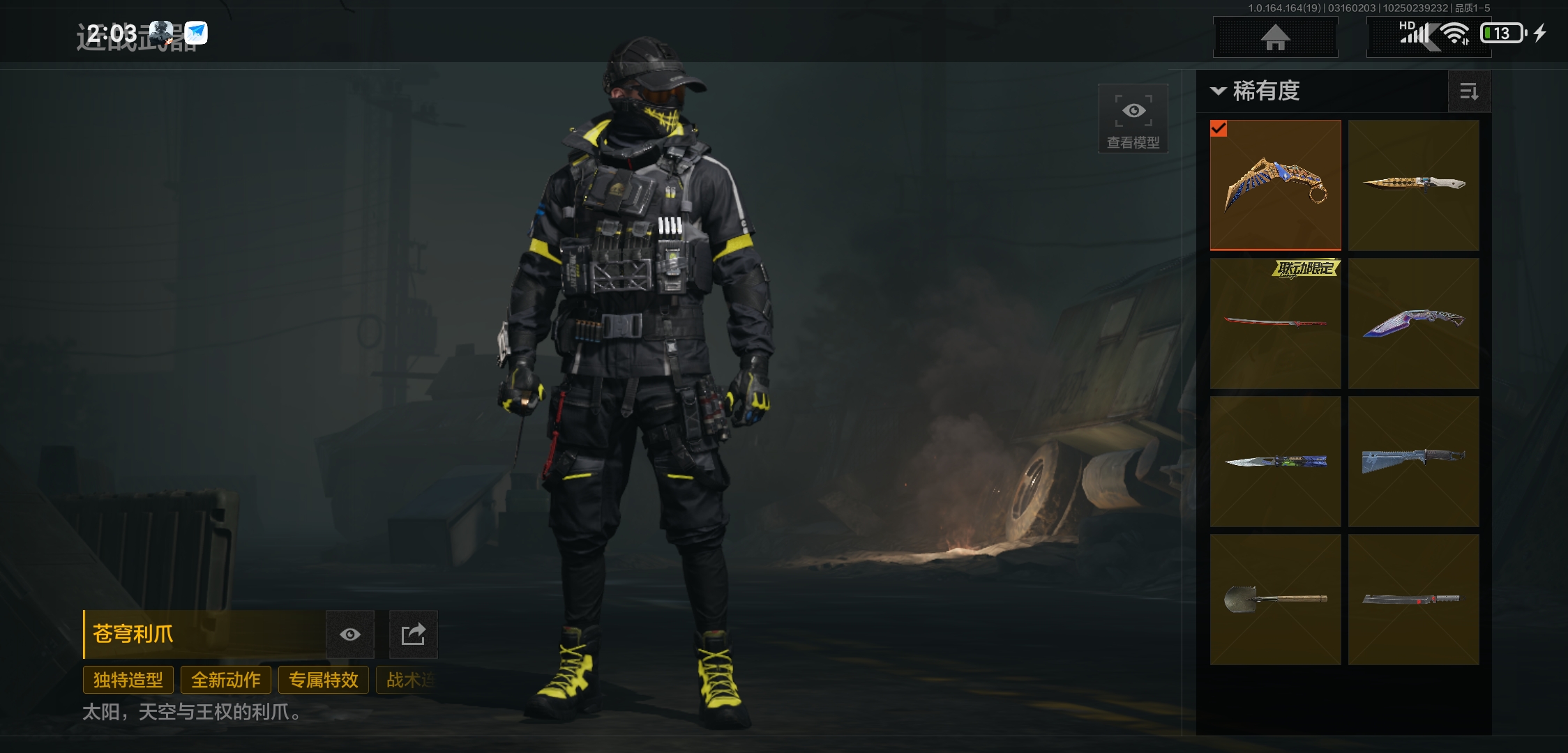Select the blue-handled butterfly knife slot
Viewport: 1568px width, 753px height.
tap(1275, 461)
